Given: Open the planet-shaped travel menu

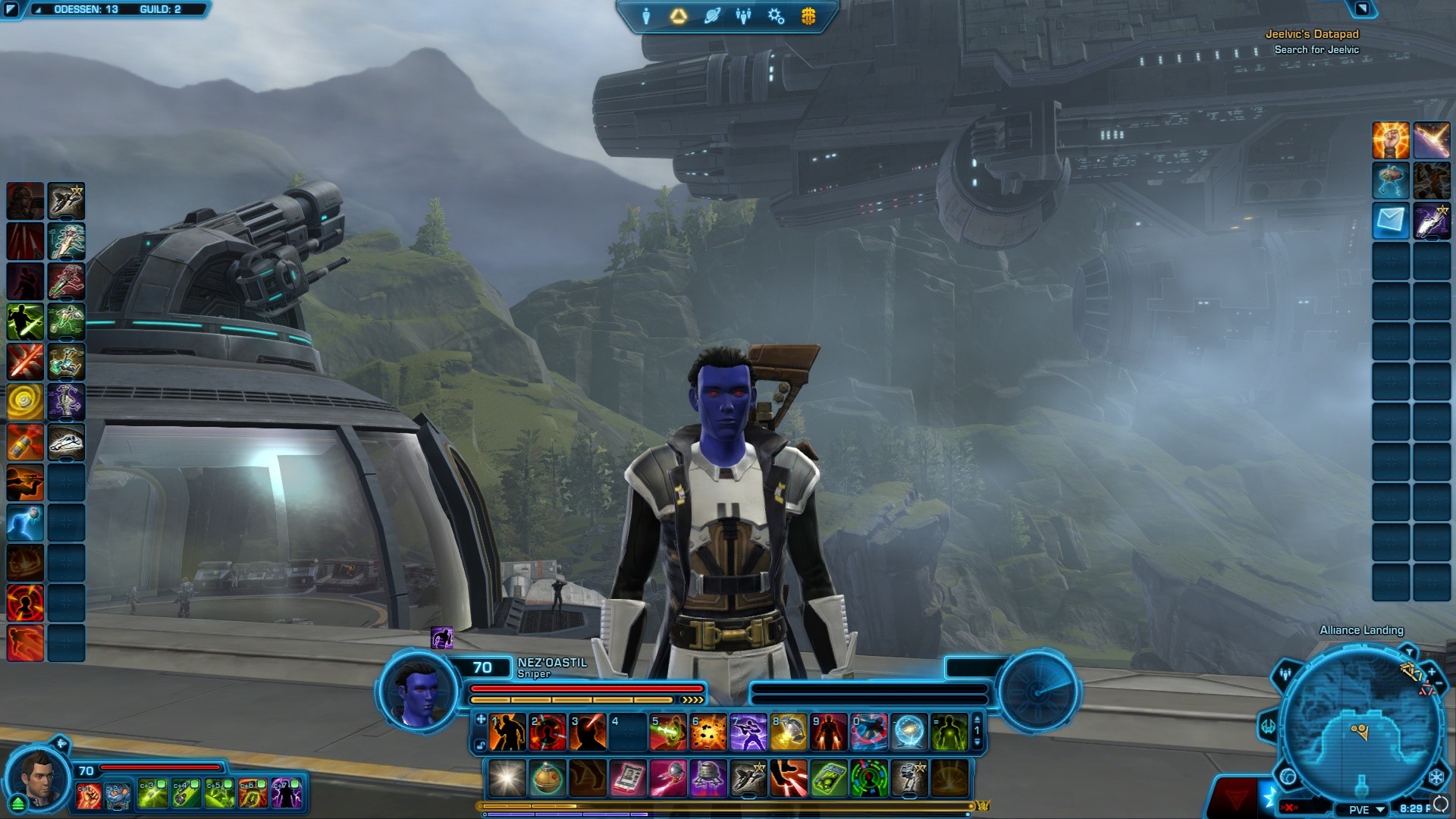Looking at the screenshot, I should click(711, 16).
